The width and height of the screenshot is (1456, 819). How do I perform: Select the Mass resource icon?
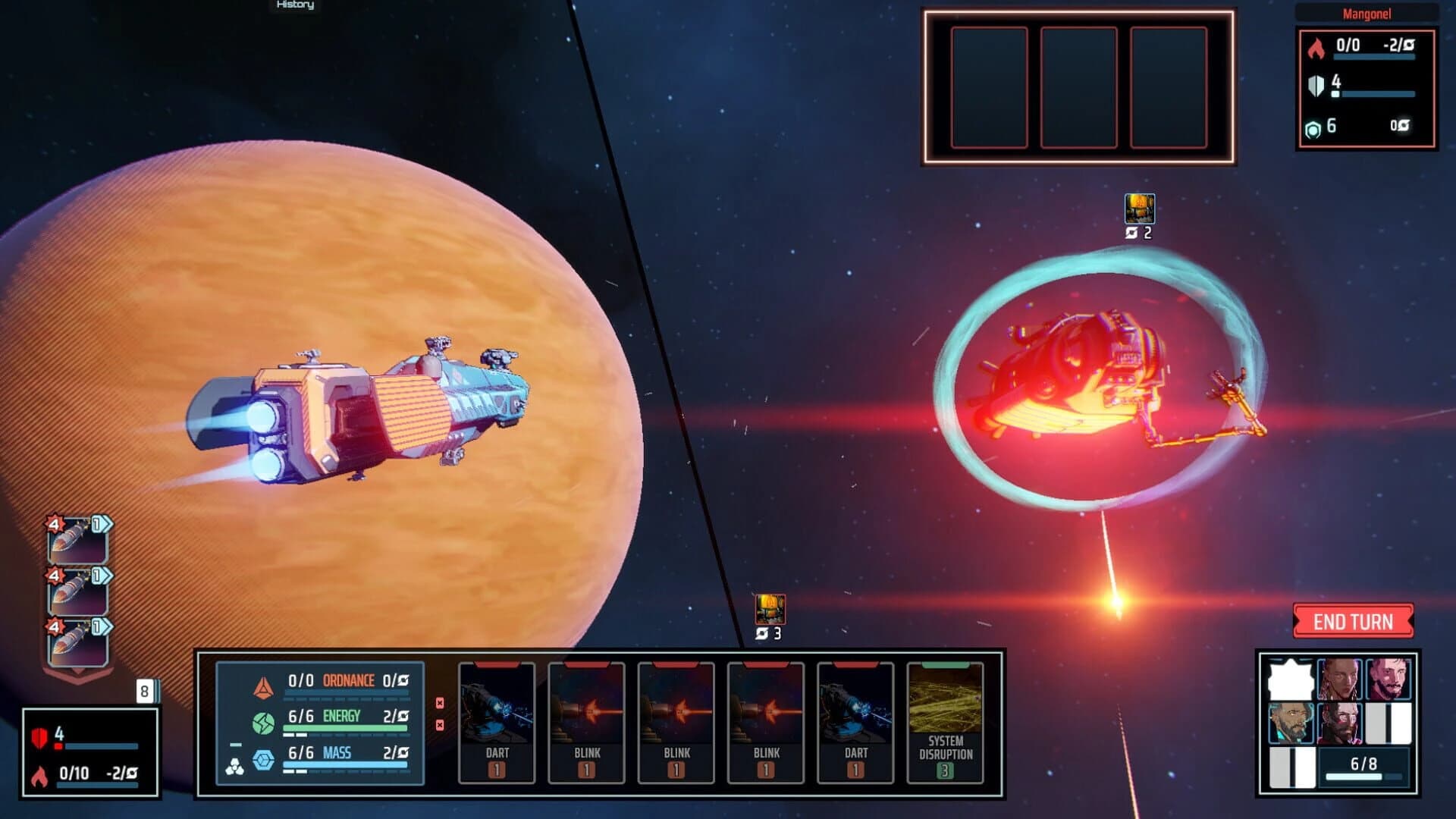[x=262, y=758]
